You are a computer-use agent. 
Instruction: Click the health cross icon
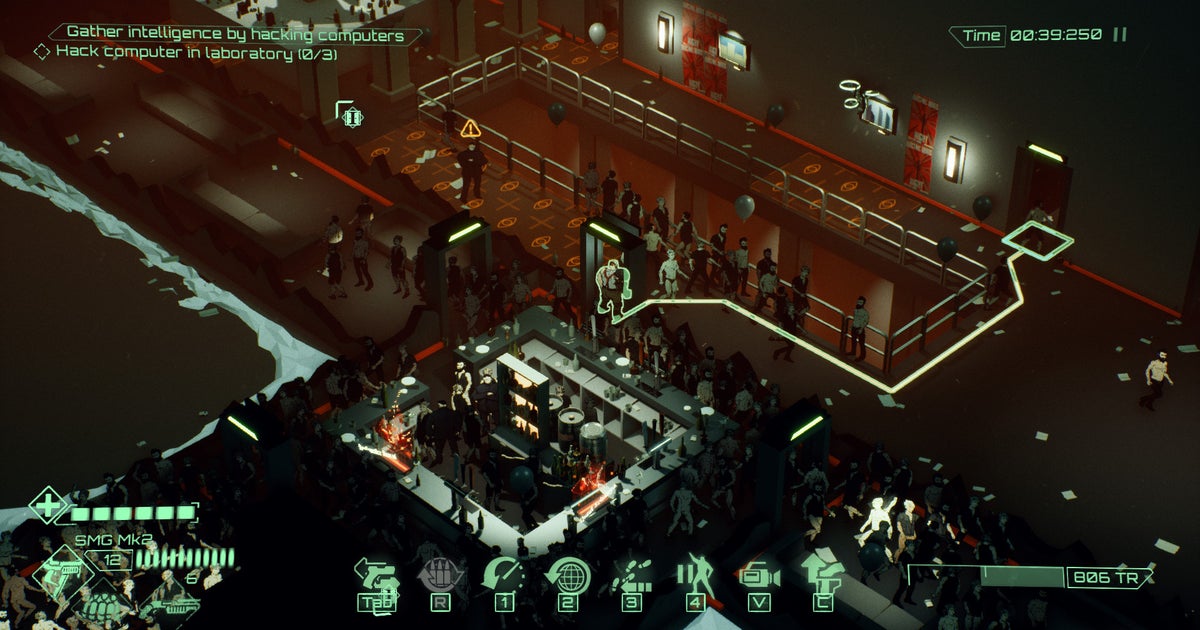coord(47,504)
